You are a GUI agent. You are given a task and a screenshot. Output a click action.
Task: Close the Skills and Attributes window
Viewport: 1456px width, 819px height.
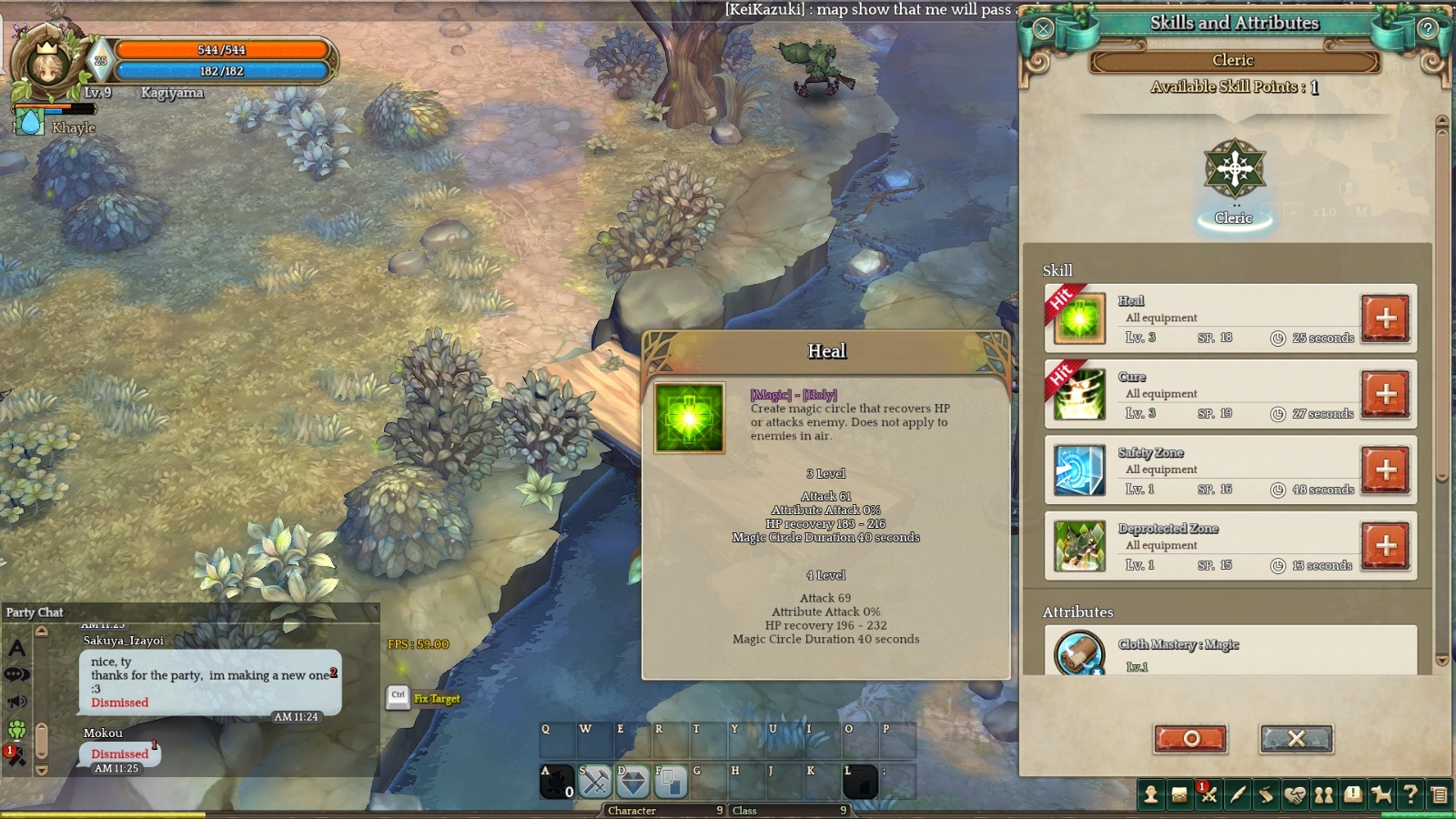click(x=1043, y=28)
